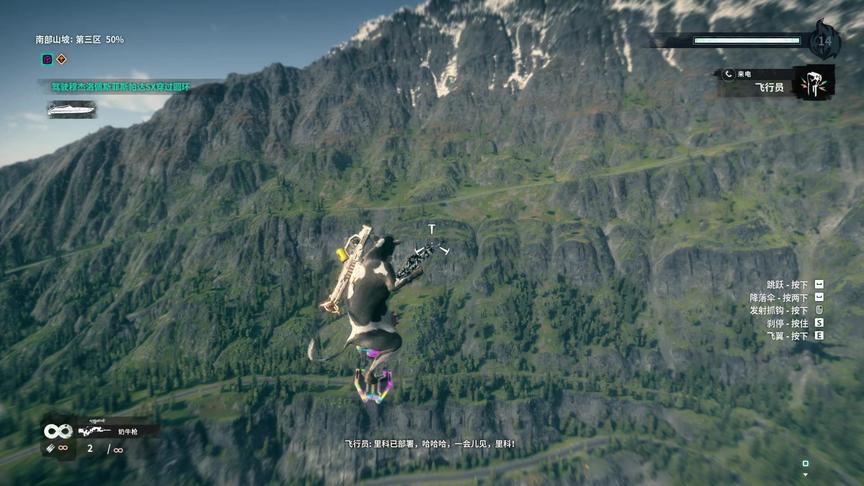The width and height of the screenshot is (864, 486).
Task: Click the orange diamond challenge icon
Action: (x=62, y=59)
